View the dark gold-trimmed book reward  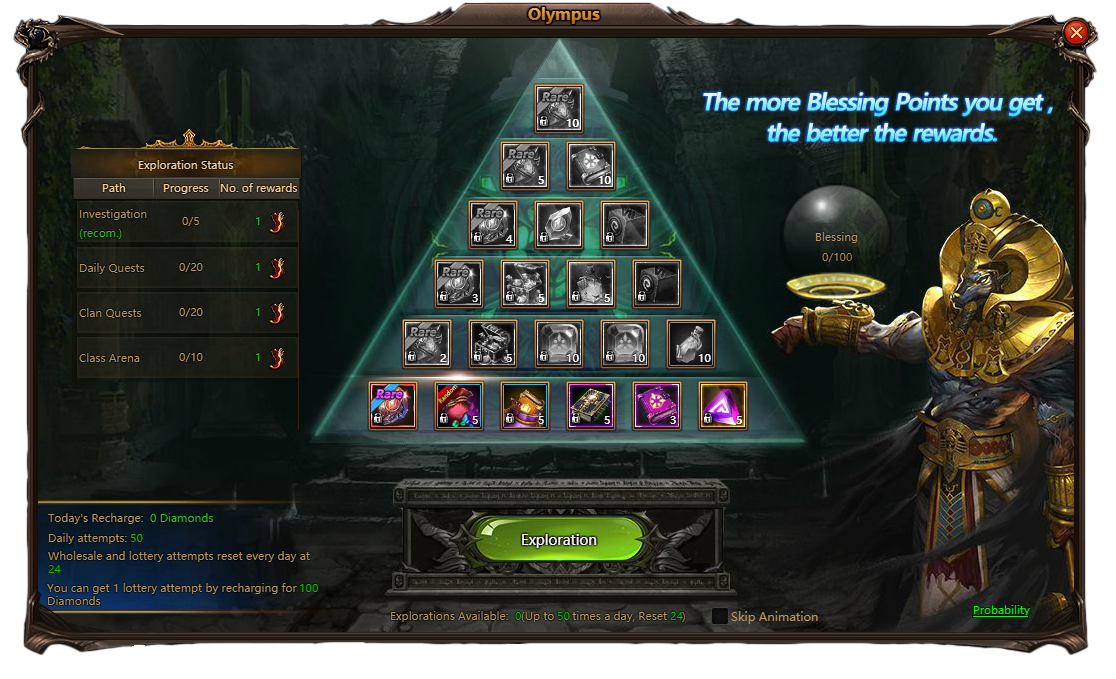coord(591,405)
